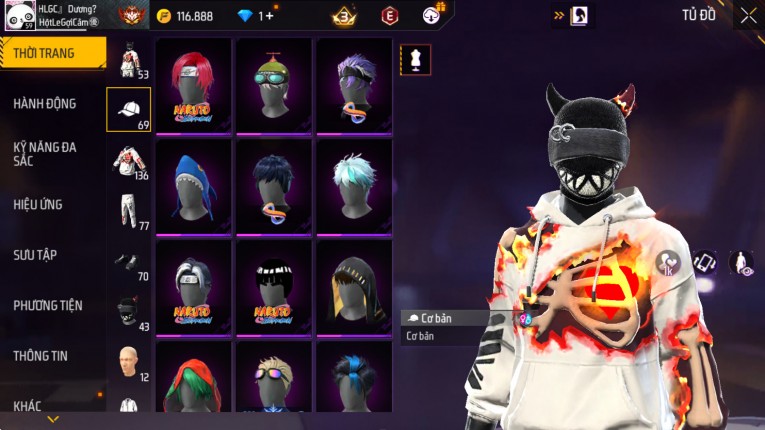Screen dimensions: 765x430
Task: Open the Cơ bản style dropdown
Action: coord(455,318)
